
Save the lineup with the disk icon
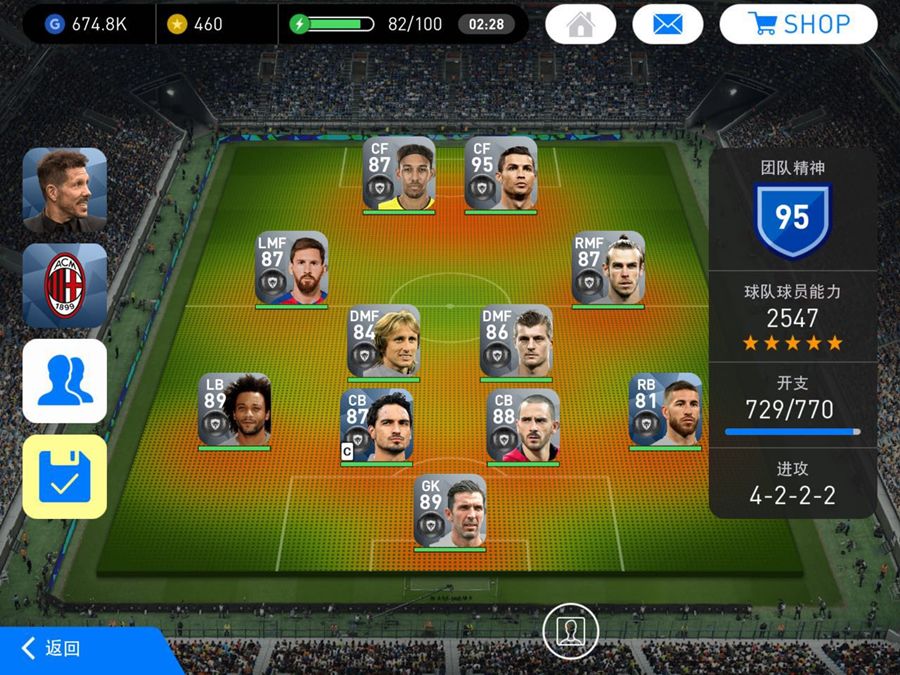pos(65,476)
